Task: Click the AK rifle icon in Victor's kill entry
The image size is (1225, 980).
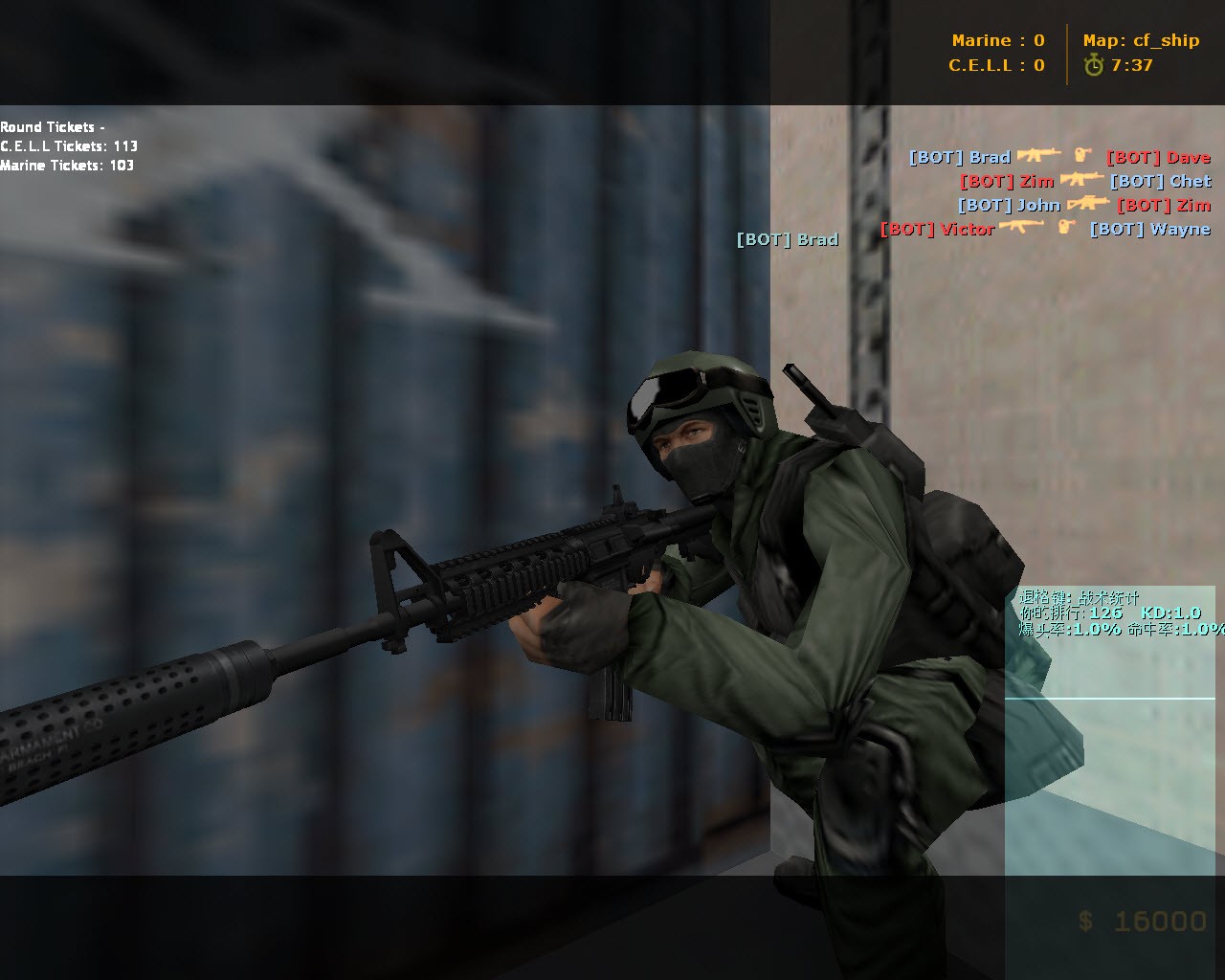Action: [1020, 228]
